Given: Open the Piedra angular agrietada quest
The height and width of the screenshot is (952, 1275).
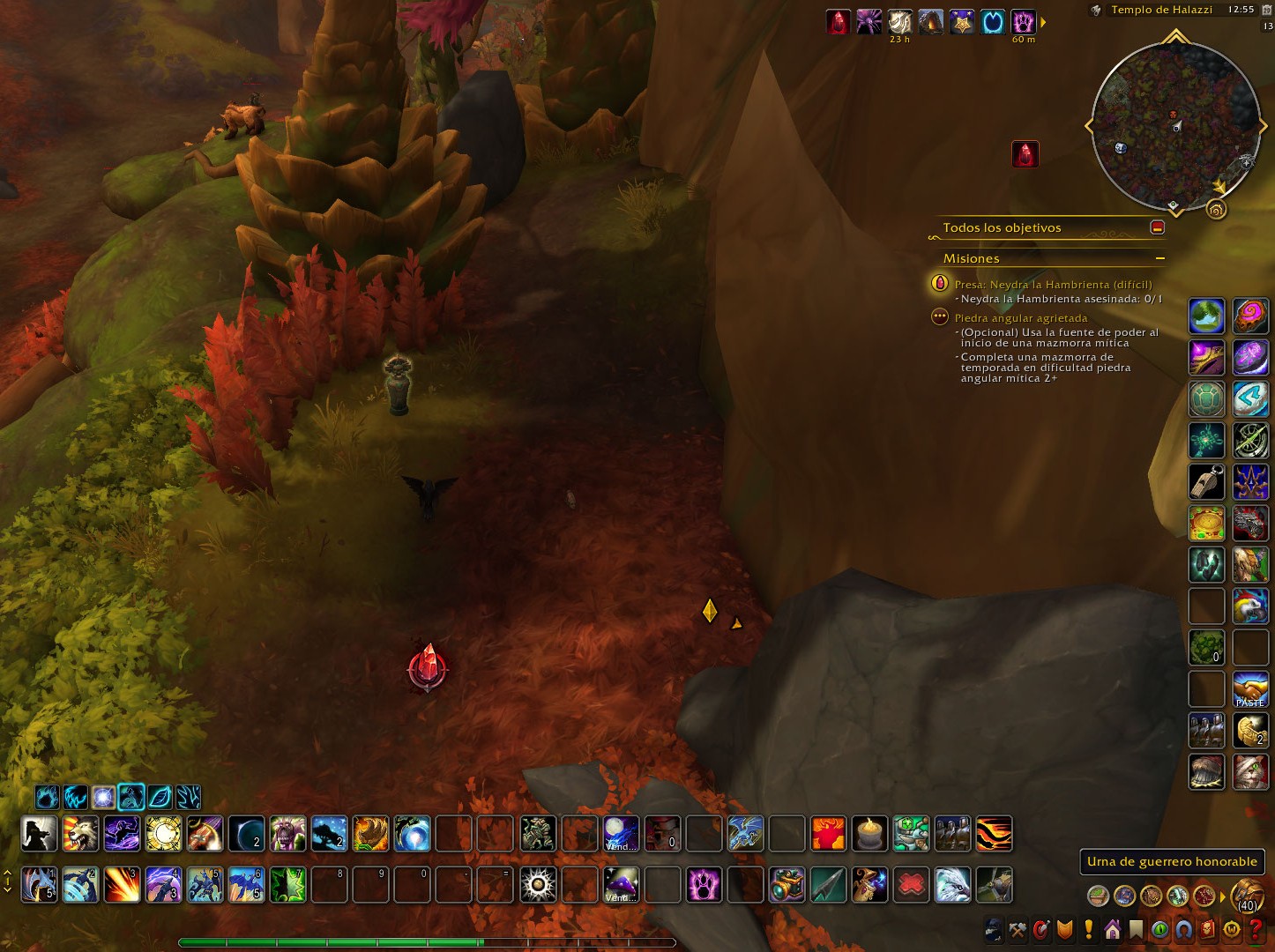Looking at the screenshot, I should [1020, 318].
